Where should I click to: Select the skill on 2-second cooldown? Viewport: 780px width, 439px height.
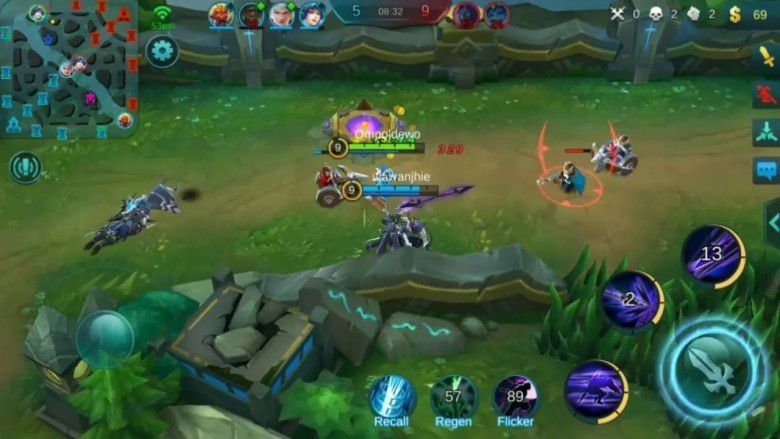632,299
